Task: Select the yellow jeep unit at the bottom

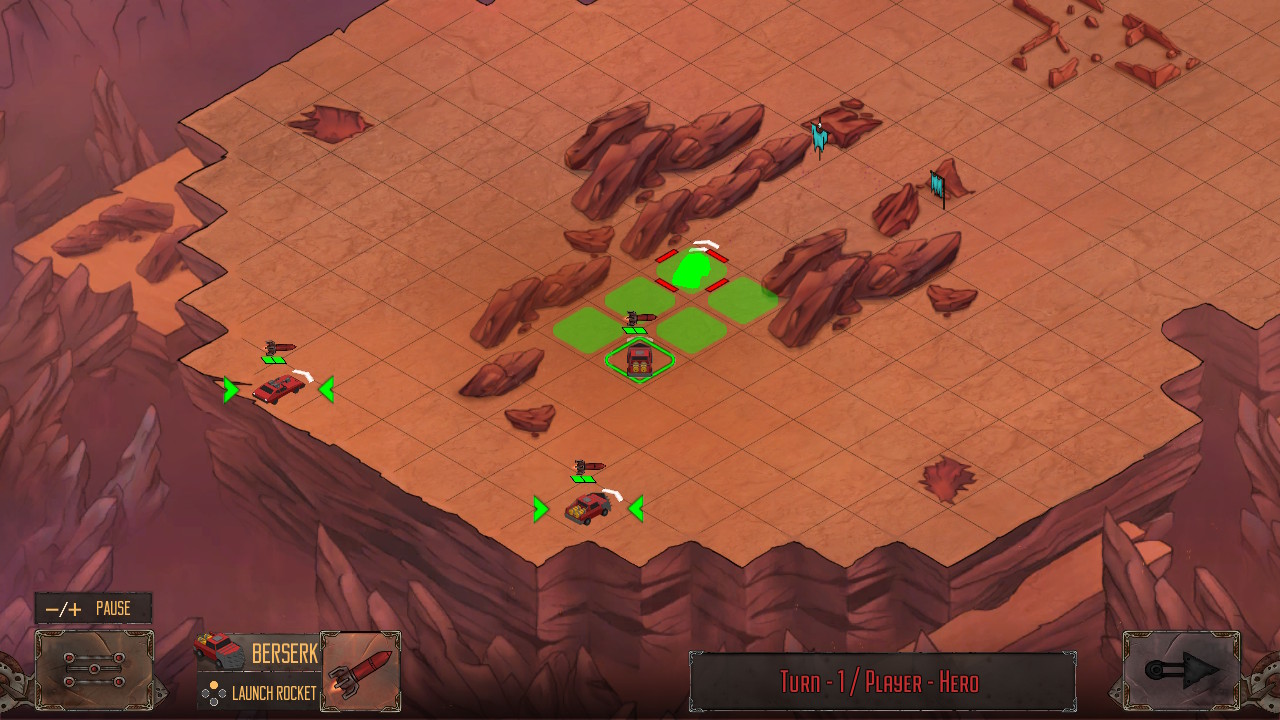Action: 588,508
